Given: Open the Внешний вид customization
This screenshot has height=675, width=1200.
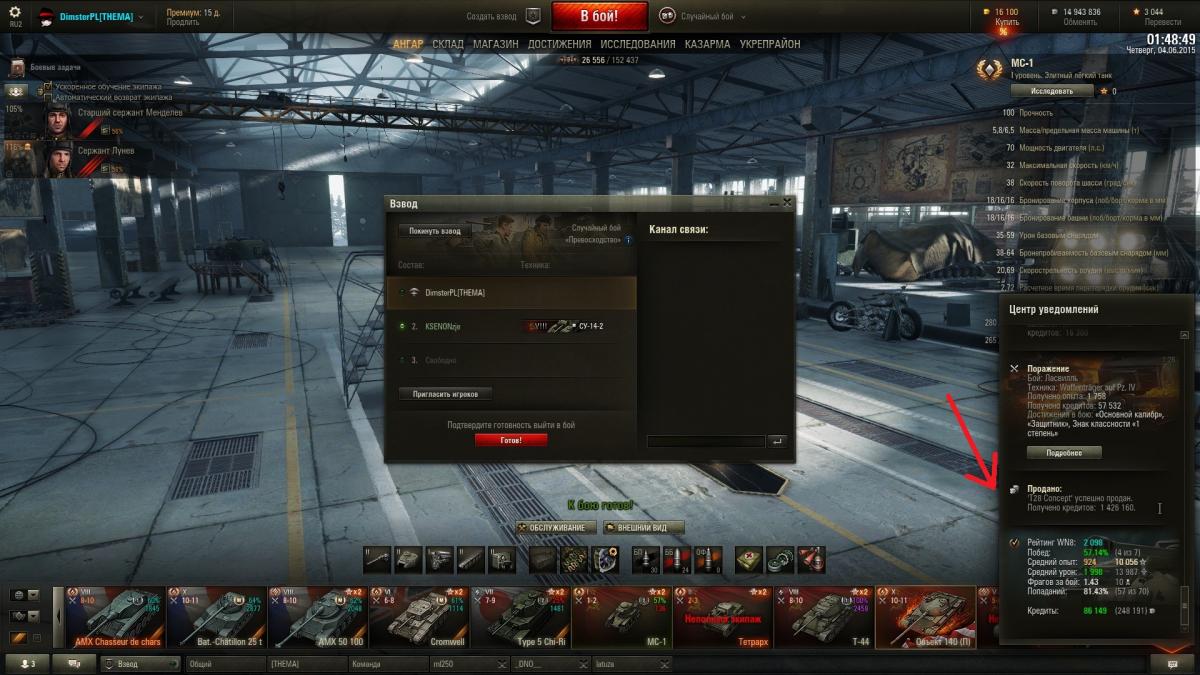Looking at the screenshot, I should pyautogui.click(x=643, y=527).
